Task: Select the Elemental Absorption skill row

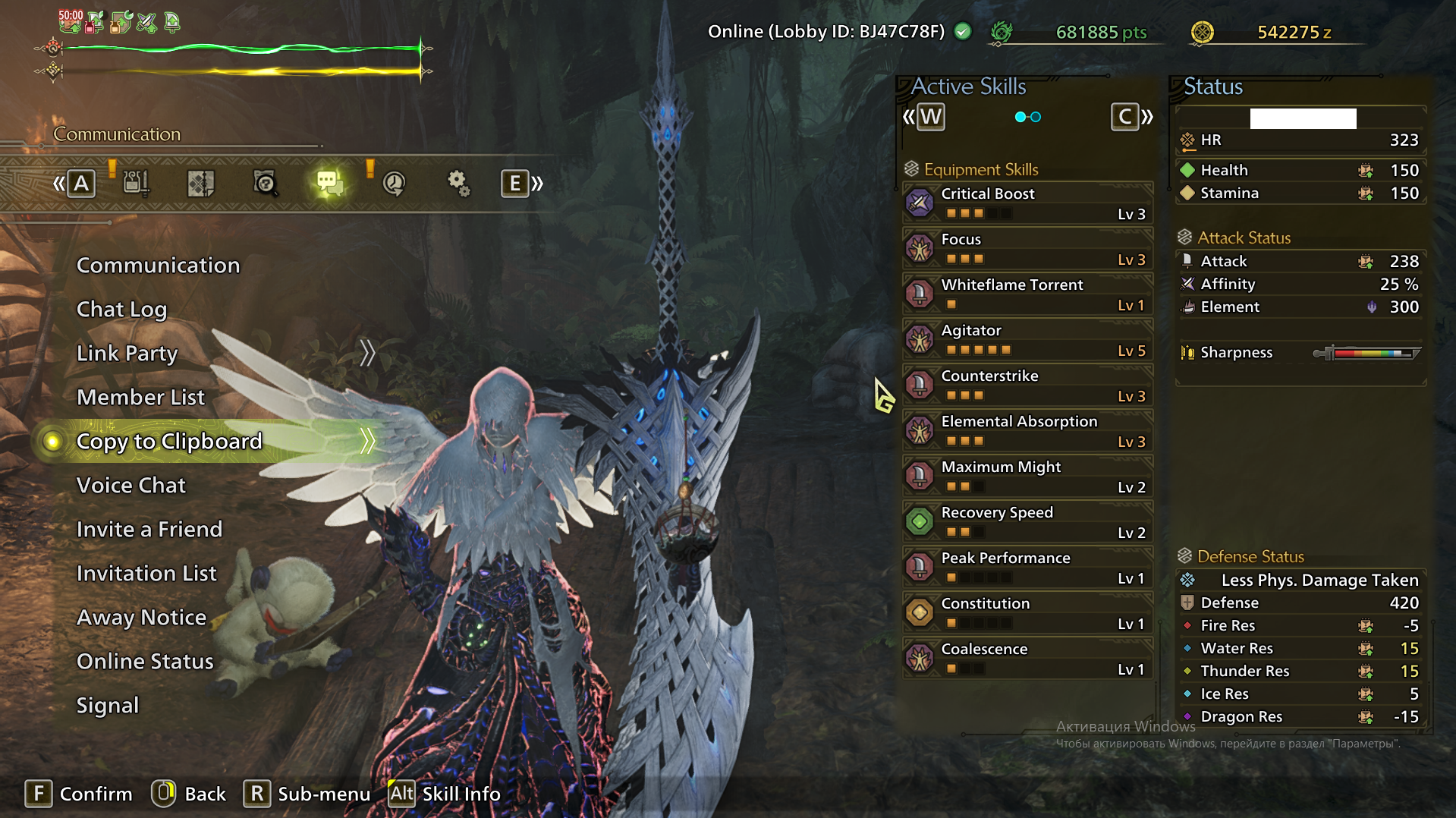Action: click(1028, 431)
